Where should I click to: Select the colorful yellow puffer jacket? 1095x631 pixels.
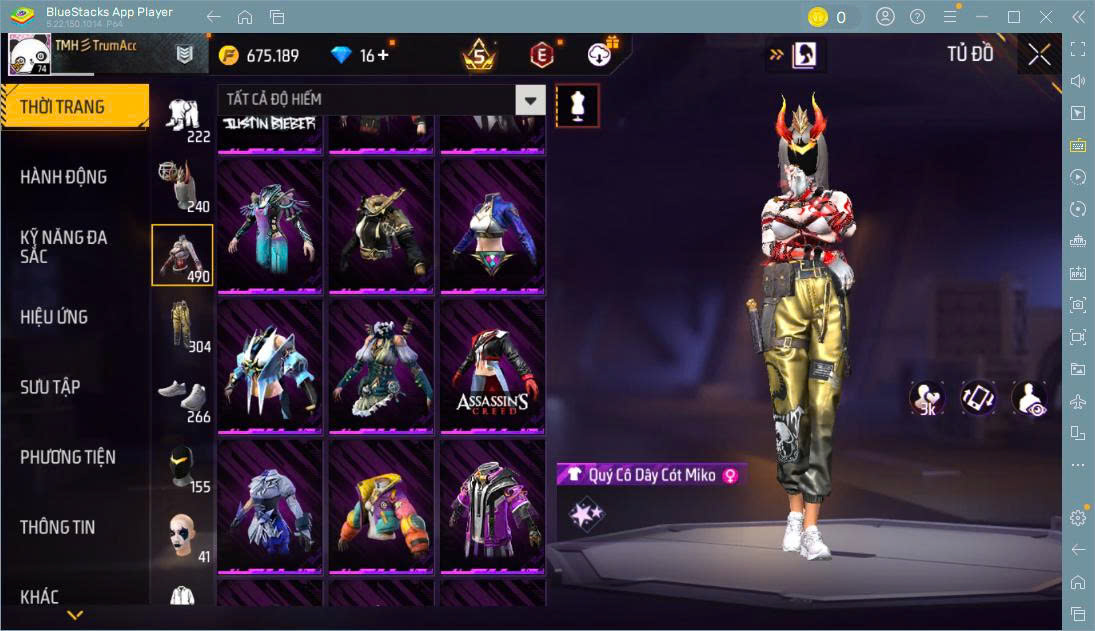[381, 506]
